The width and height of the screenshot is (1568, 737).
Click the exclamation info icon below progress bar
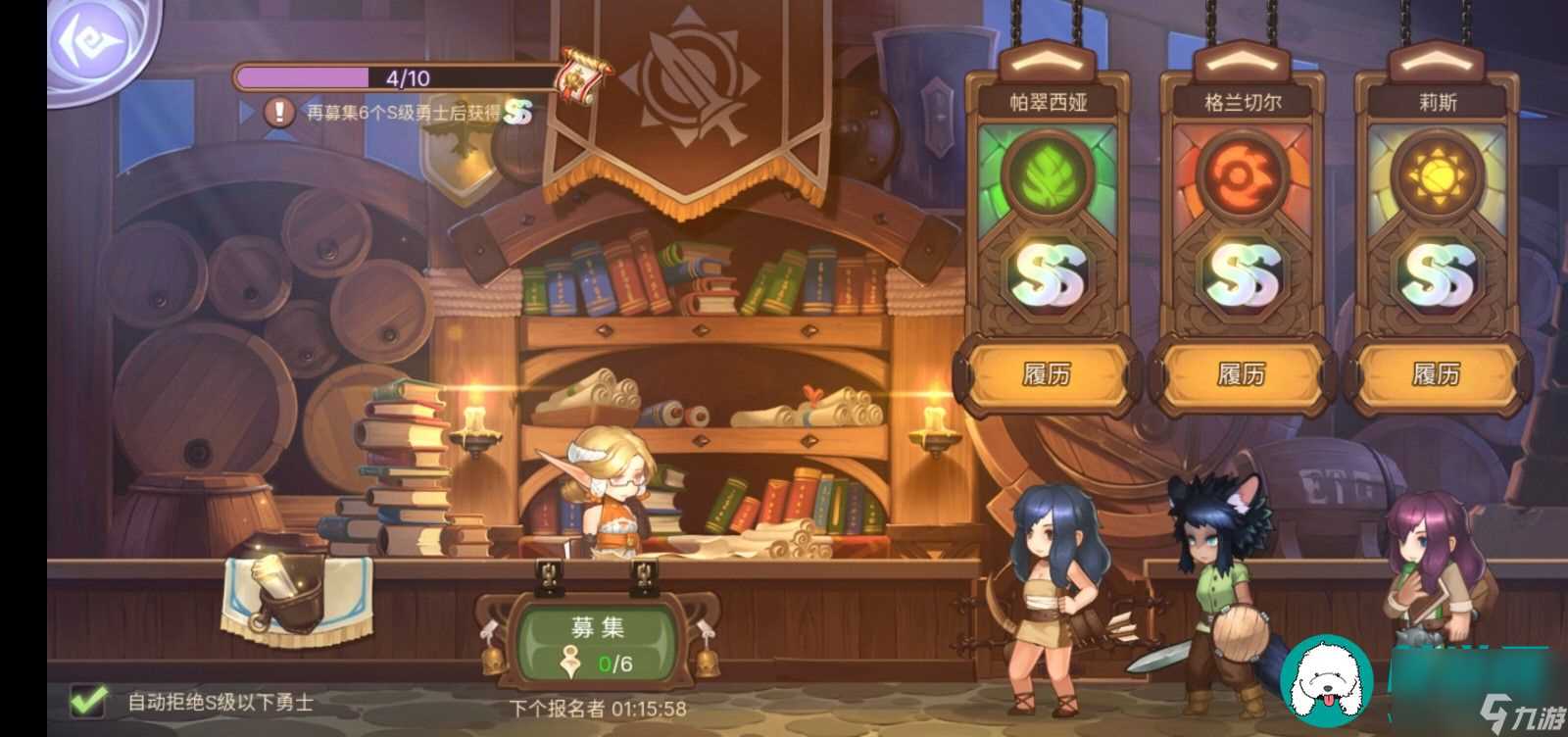(279, 112)
